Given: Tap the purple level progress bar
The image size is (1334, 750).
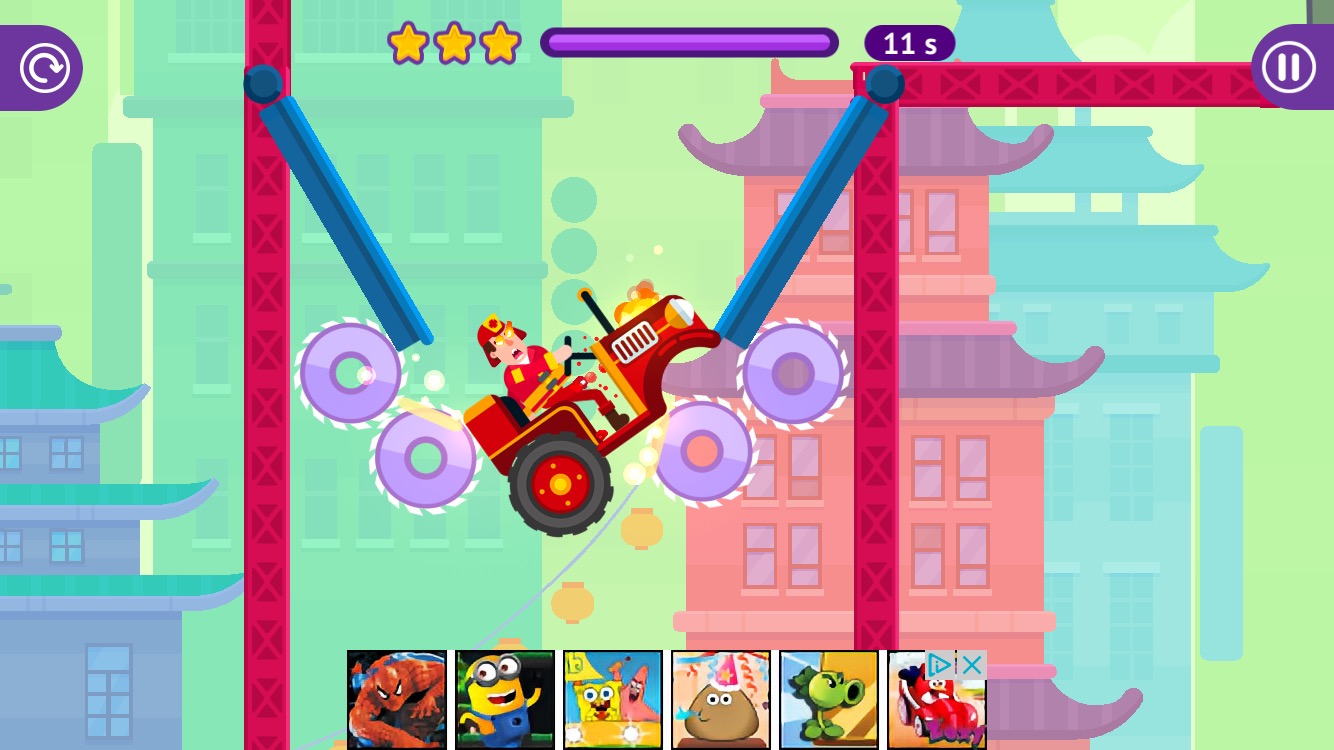Looking at the screenshot, I should pos(690,43).
